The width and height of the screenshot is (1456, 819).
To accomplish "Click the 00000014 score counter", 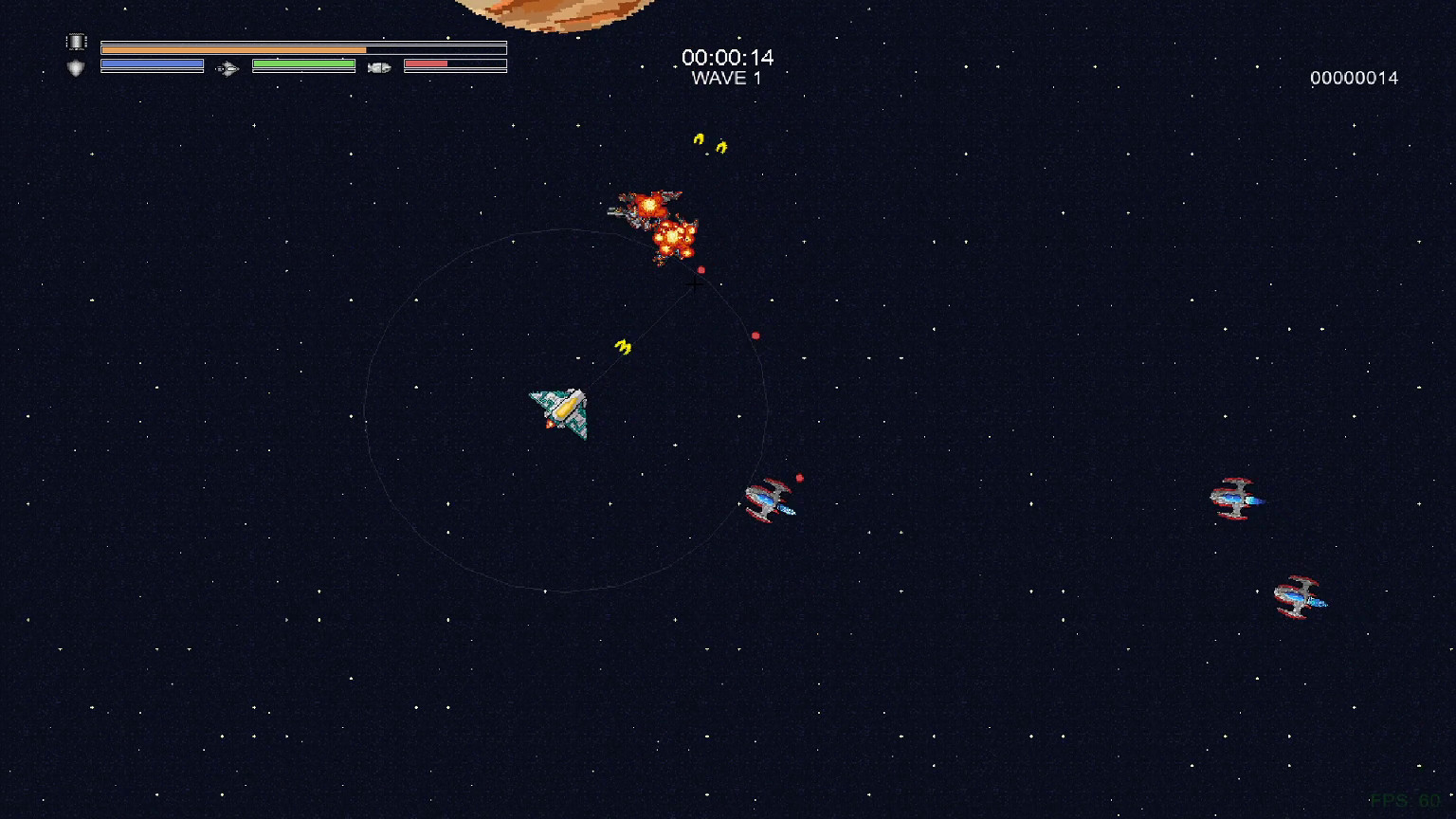I will click(1354, 78).
